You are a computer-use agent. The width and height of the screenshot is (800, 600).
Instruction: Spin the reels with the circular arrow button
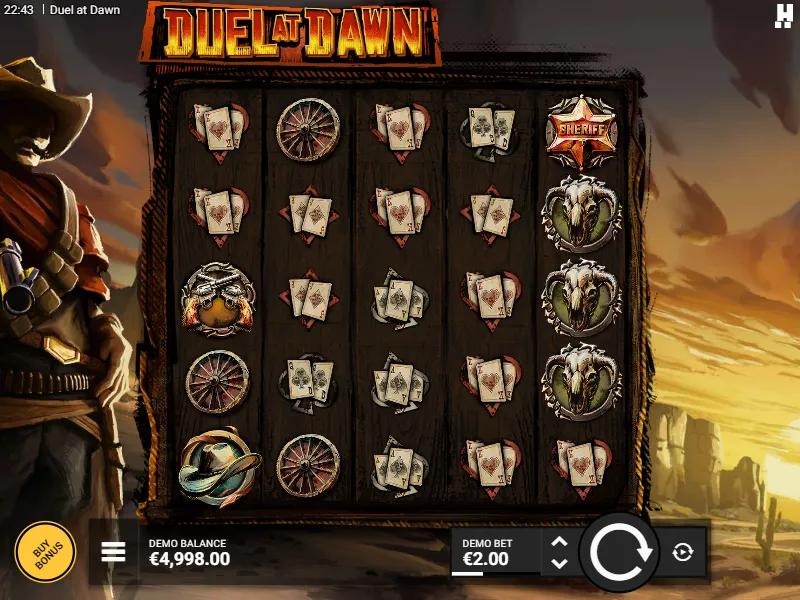[x=619, y=552]
